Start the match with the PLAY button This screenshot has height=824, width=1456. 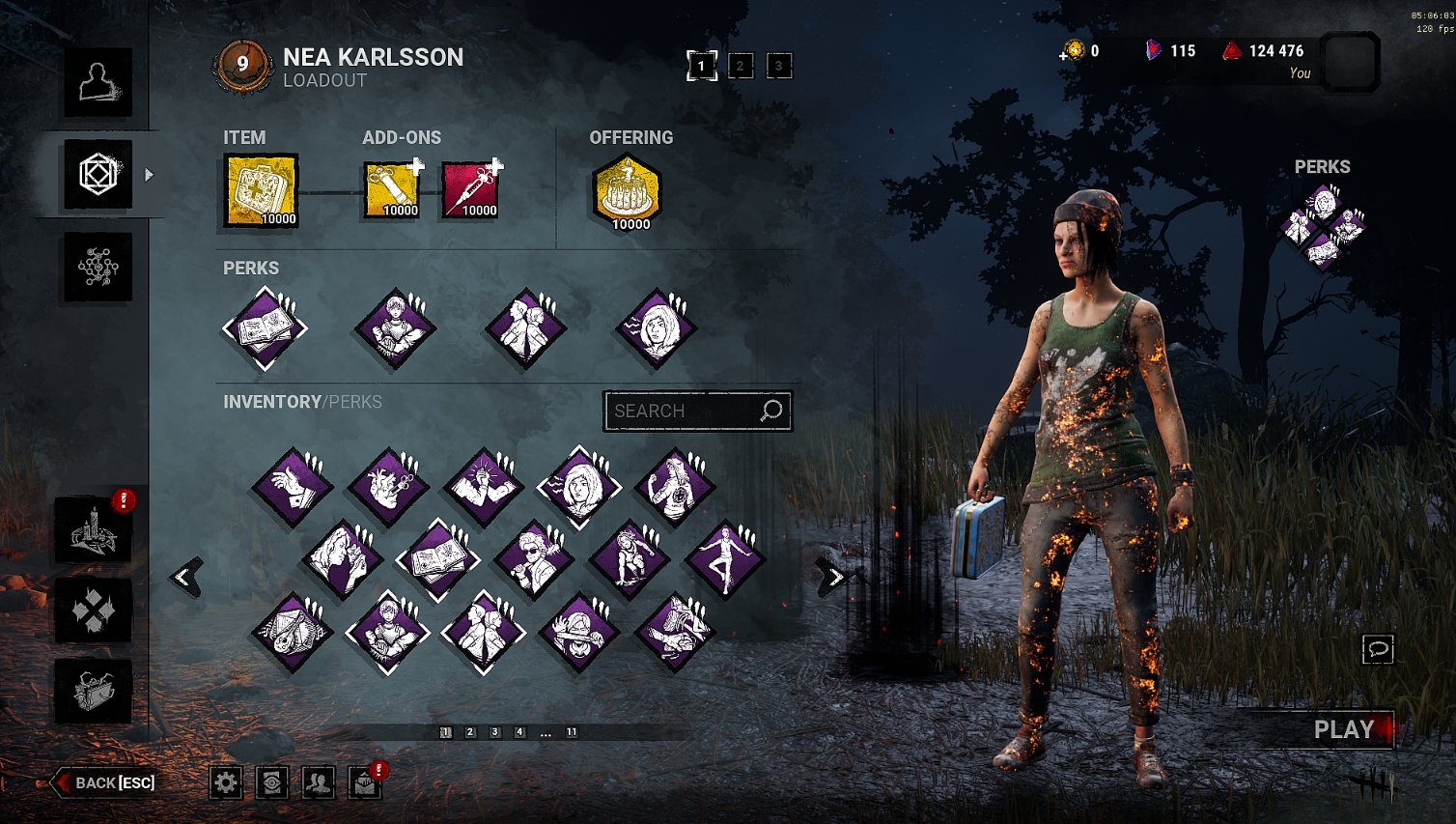tap(1343, 729)
